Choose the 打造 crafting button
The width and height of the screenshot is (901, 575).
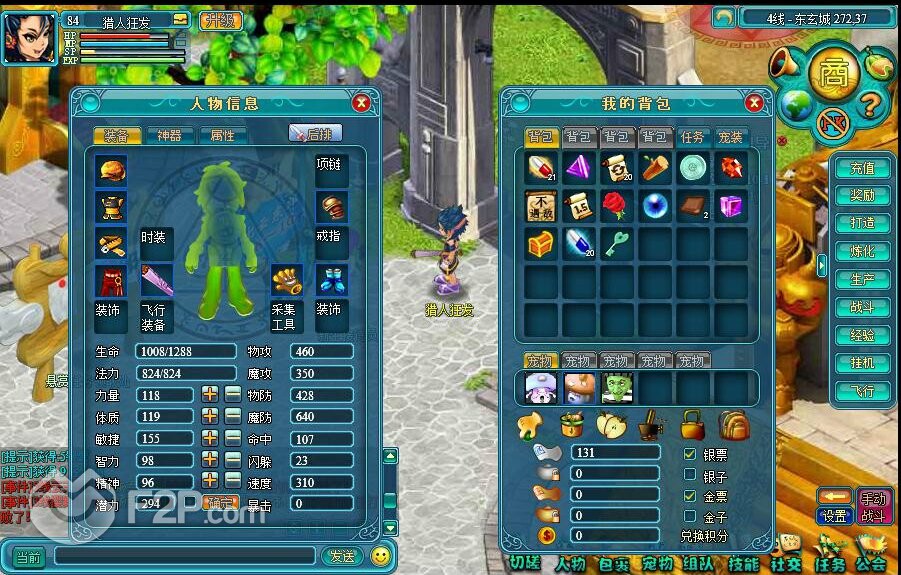tap(862, 224)
